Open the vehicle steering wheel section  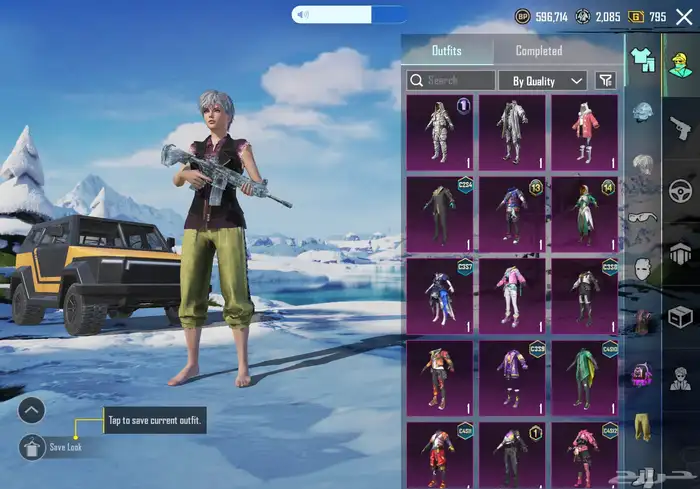click(681, 190)
